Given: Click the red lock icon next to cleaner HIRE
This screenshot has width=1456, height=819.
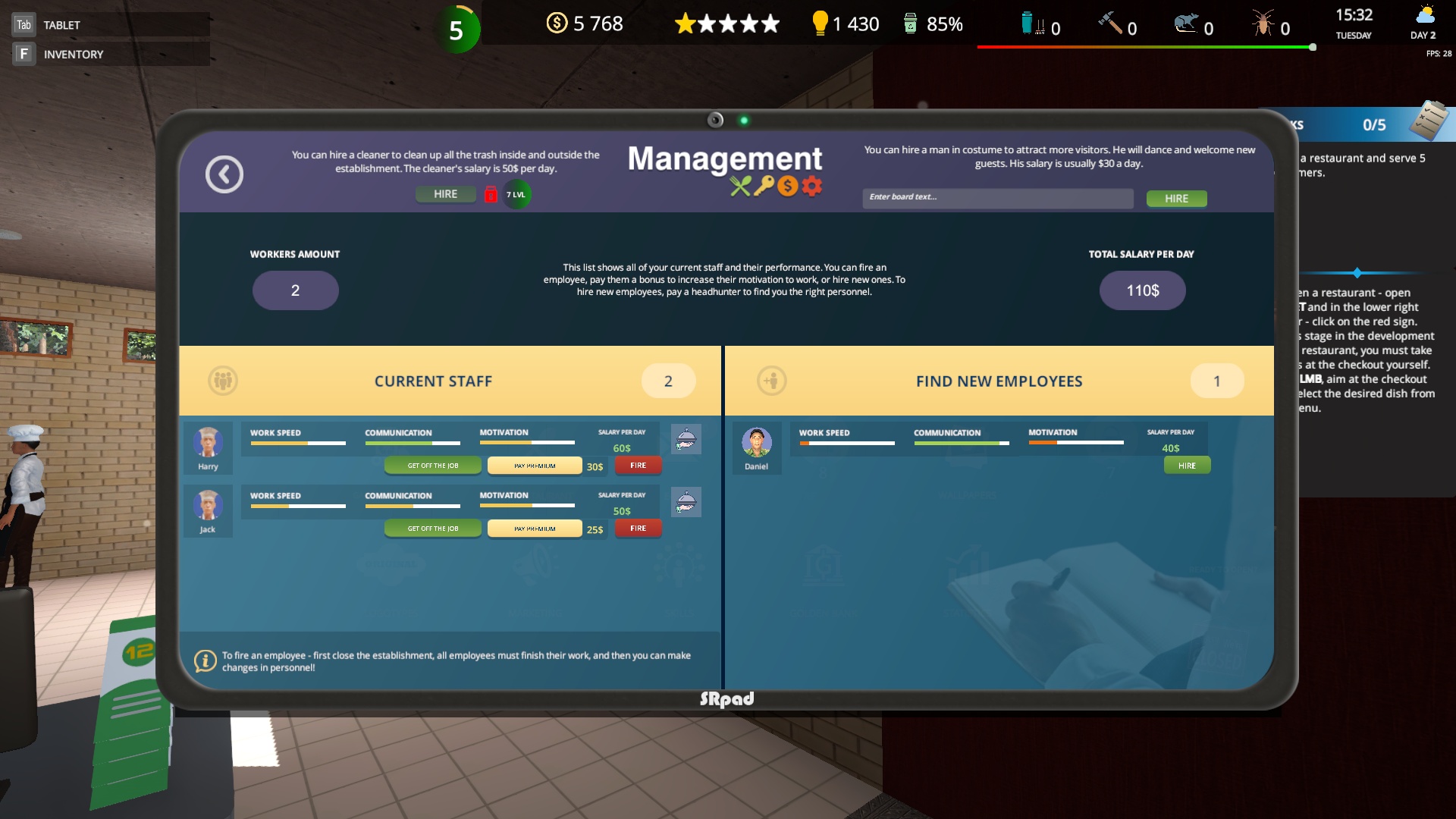Looking at the screenshot, I should coord(491,194).
